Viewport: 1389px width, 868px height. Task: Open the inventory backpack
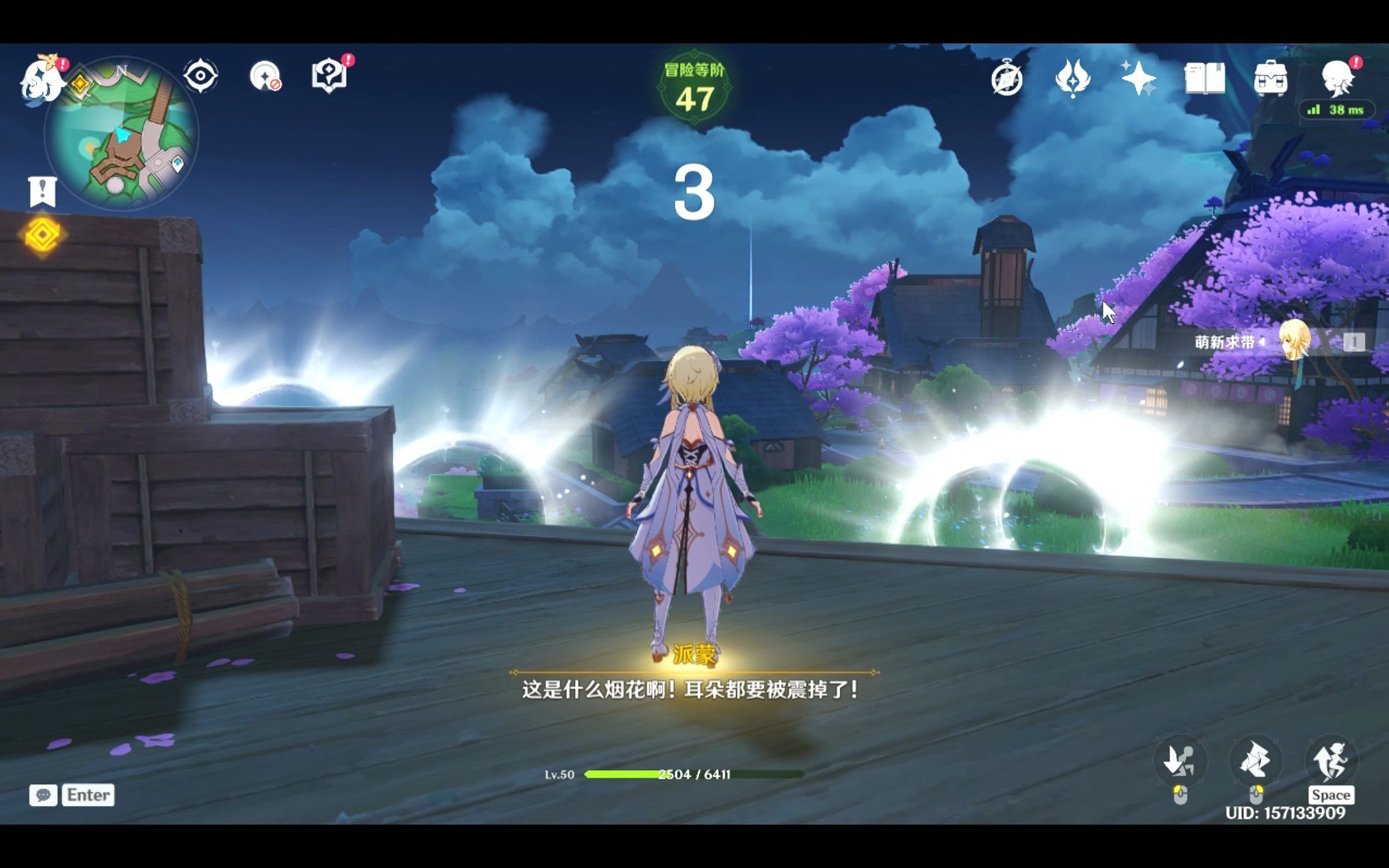pyautogui.click(x=1271, y=78)
